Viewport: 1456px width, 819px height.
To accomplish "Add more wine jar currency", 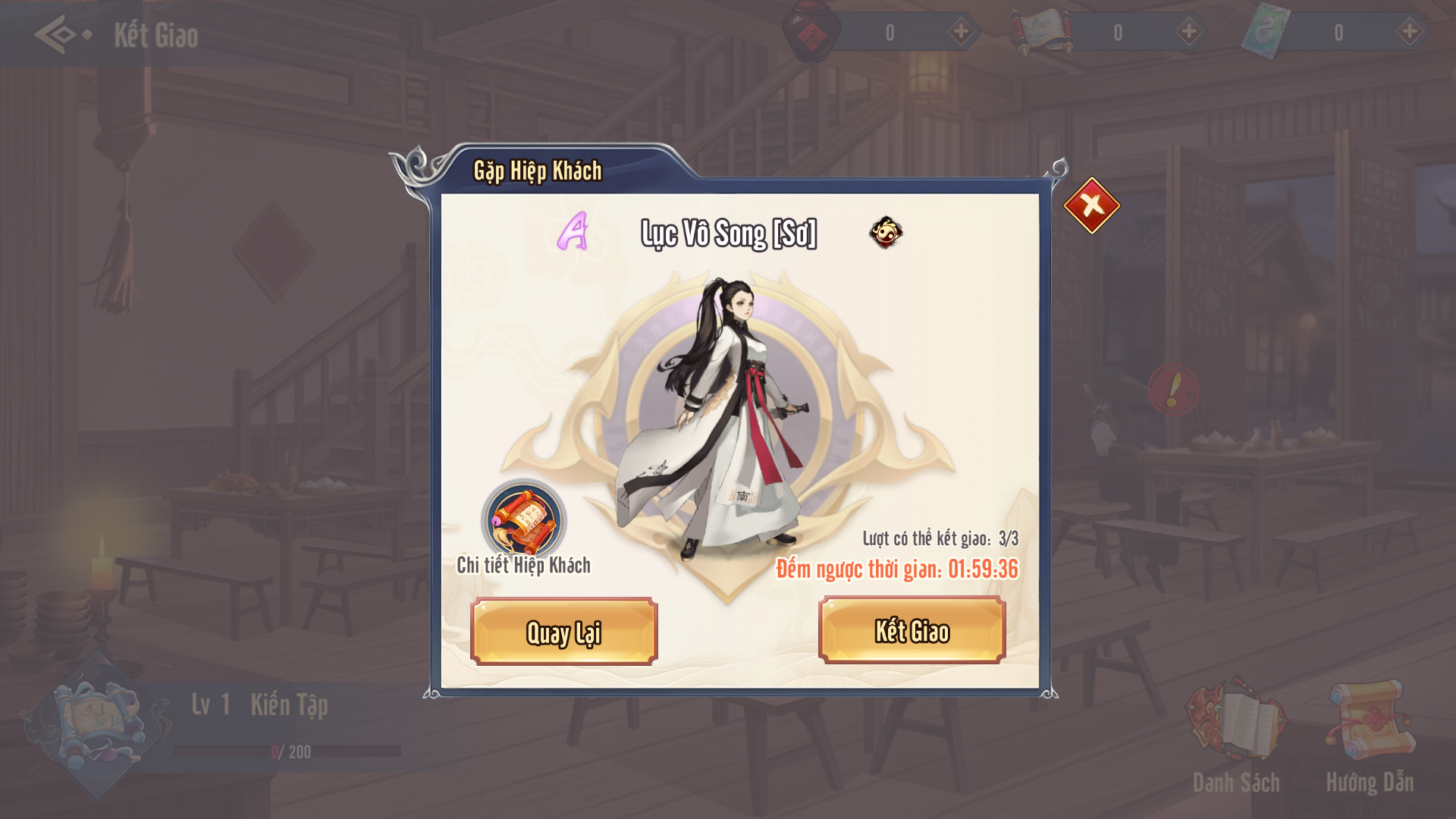I will pyautogui.click(x=961, y=32).
